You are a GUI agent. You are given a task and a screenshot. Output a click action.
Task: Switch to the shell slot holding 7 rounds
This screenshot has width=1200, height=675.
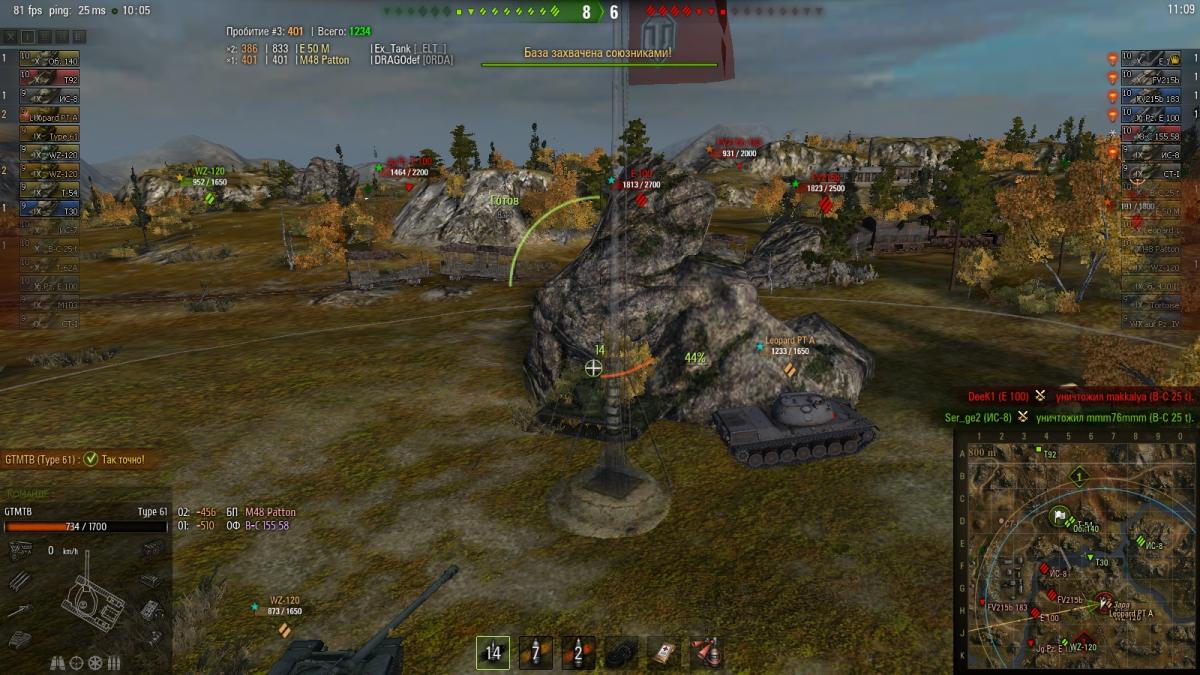(535, 653)
